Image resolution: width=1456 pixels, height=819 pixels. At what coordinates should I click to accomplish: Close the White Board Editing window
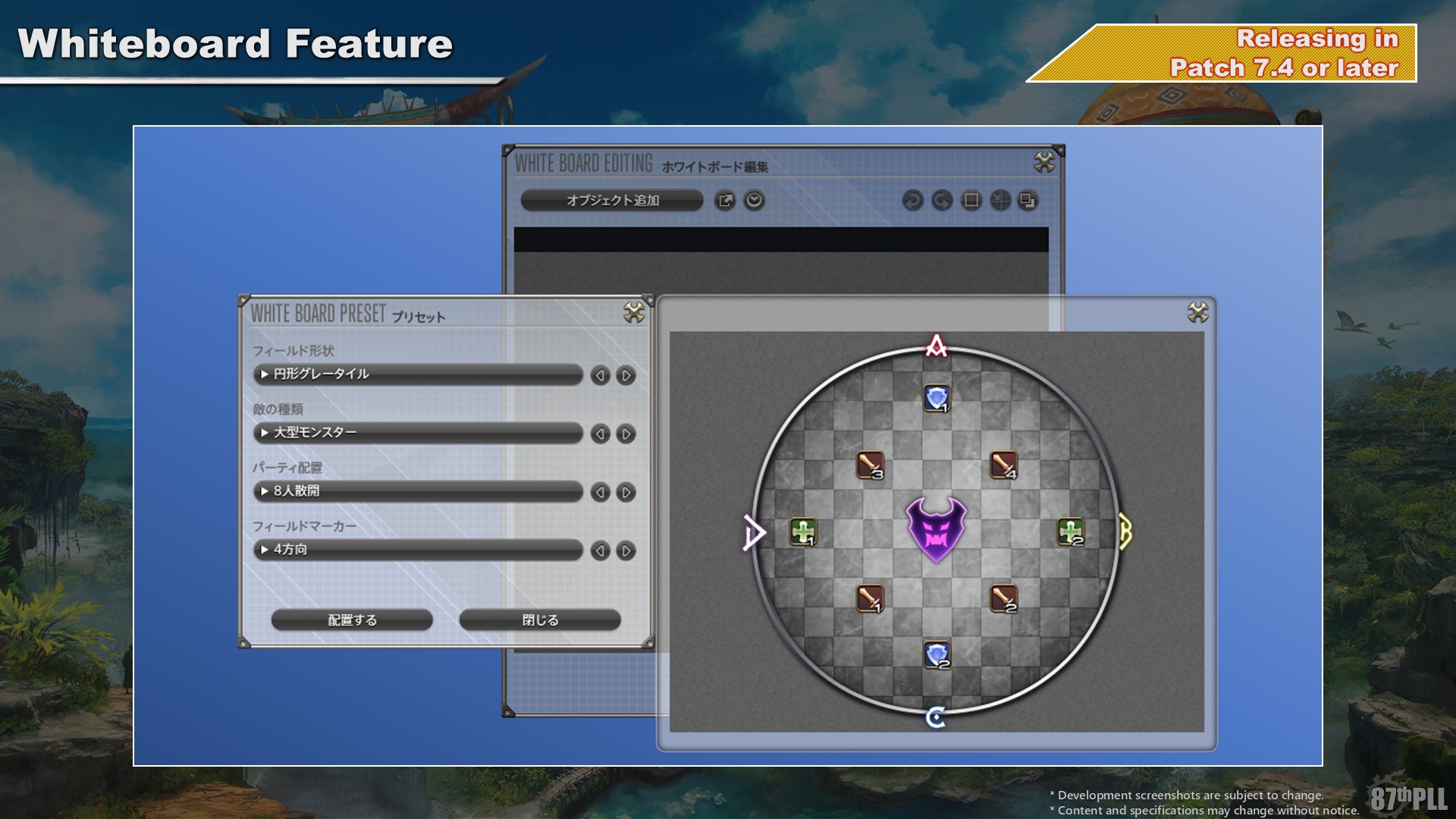click(1044, 162)
